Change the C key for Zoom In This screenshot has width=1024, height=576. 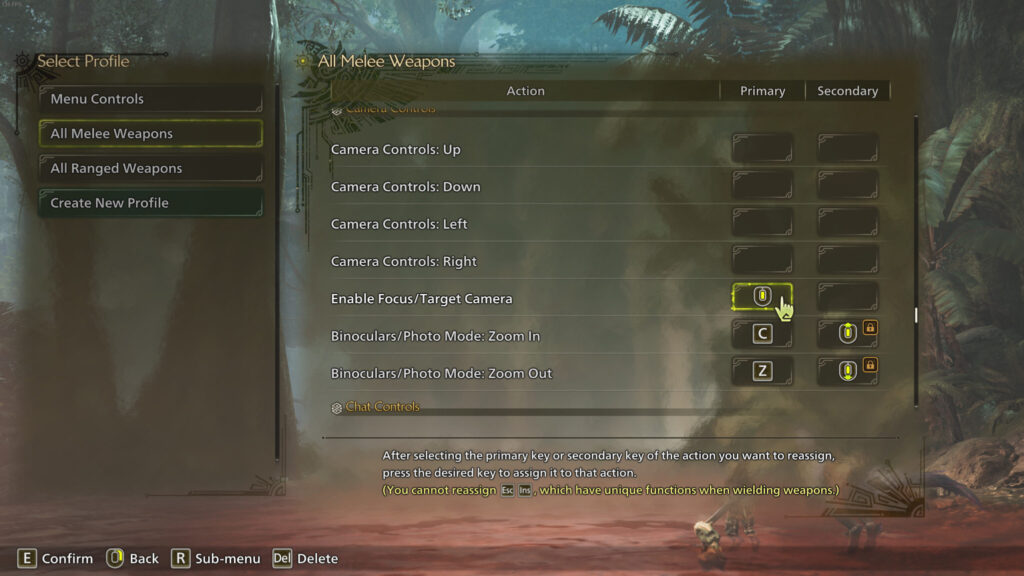point(762,335)
